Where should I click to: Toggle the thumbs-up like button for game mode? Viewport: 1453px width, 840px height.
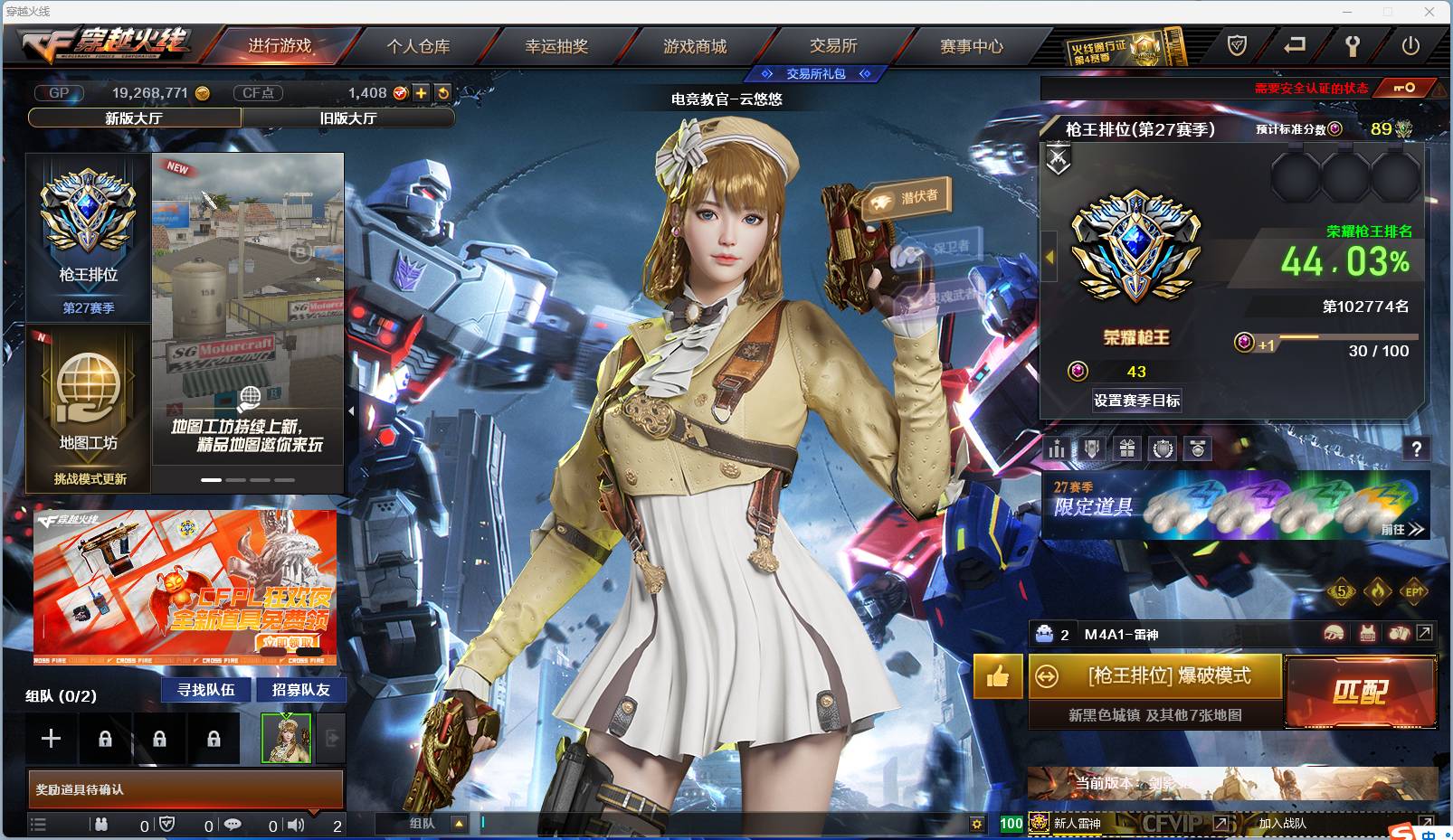996,677
